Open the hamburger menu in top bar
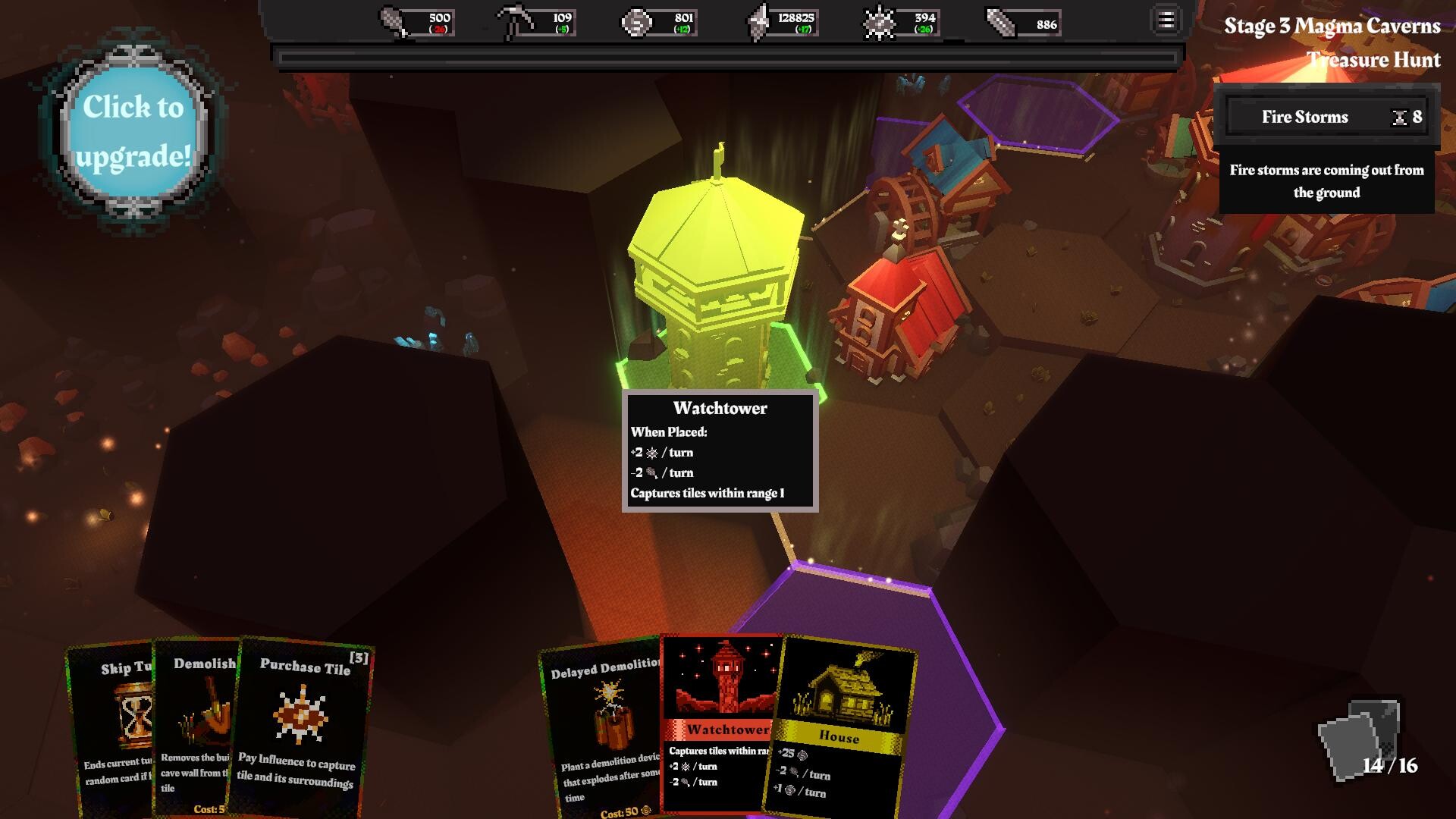 [x=1166, y=20]
